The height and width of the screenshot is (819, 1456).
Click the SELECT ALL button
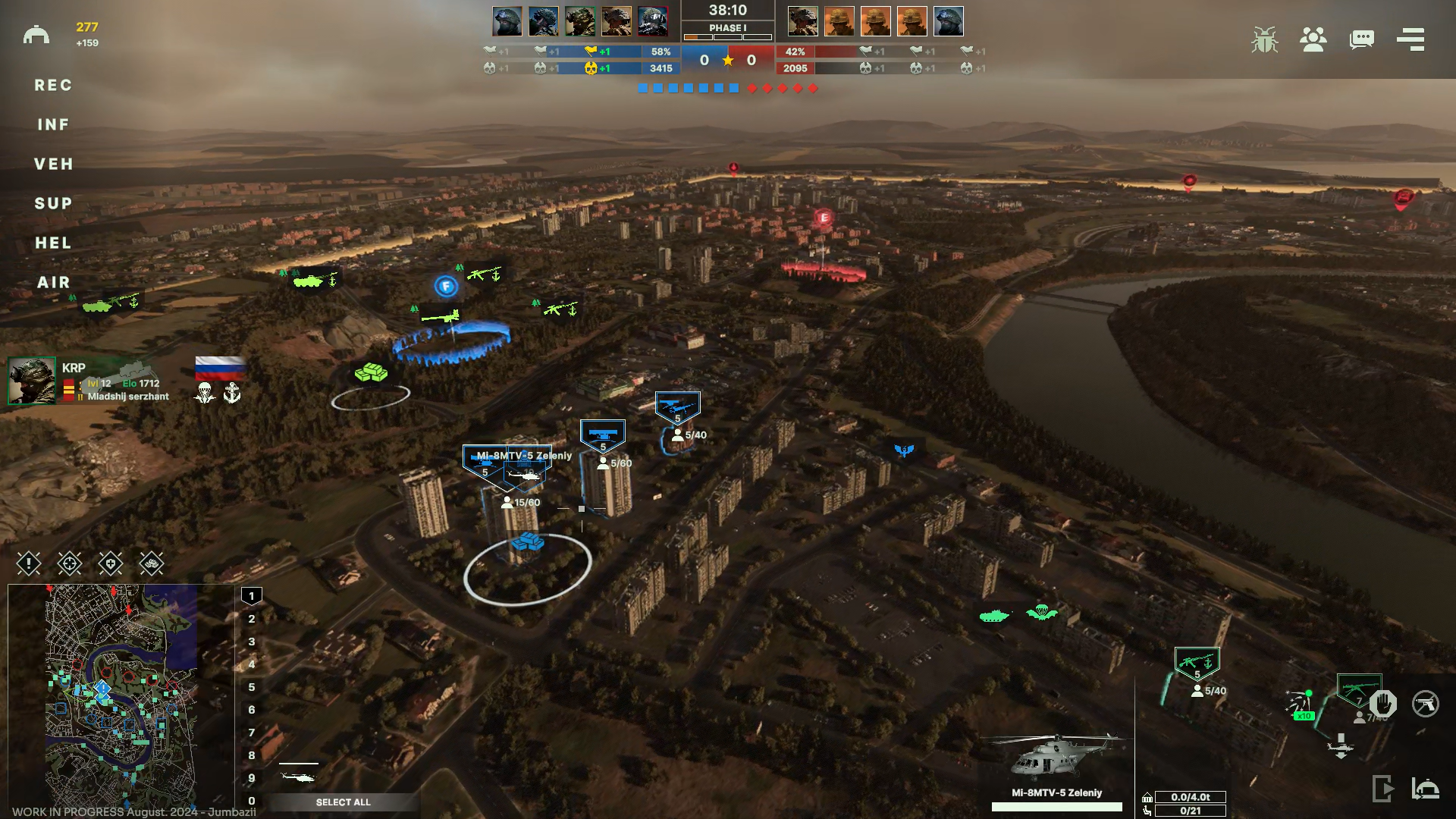343,802
